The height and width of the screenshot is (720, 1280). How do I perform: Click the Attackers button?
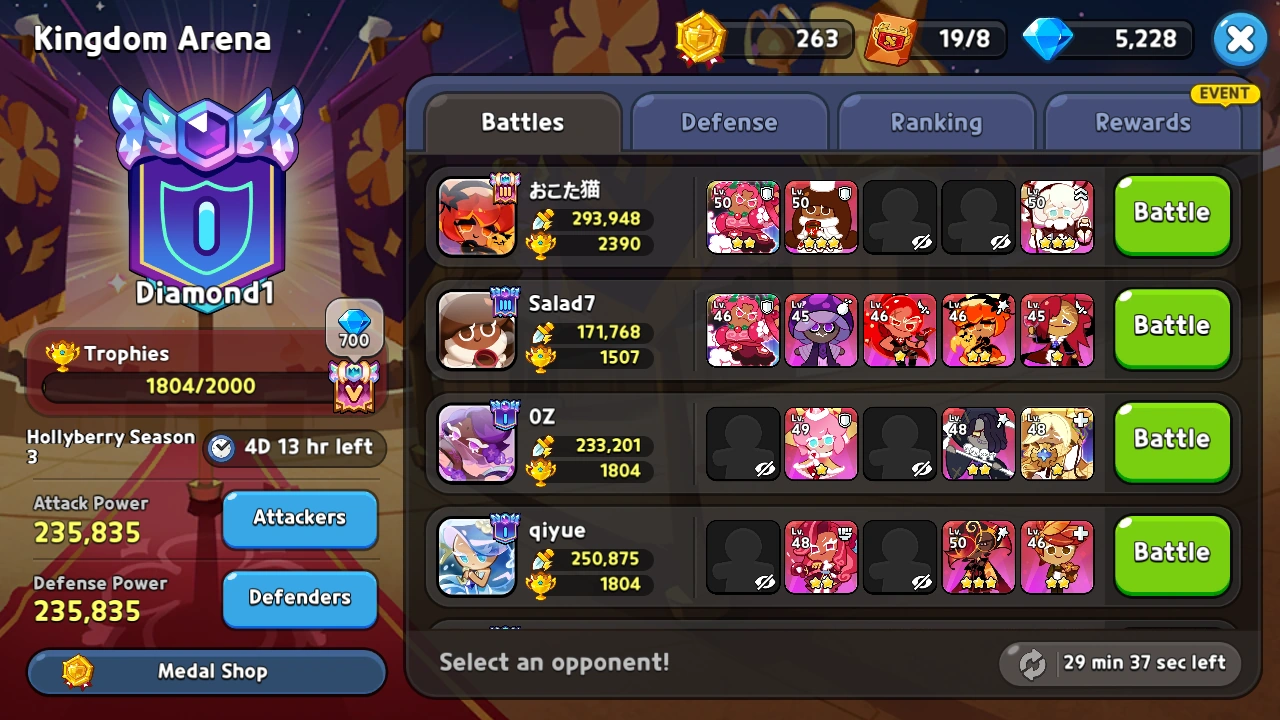pos(299,519)
